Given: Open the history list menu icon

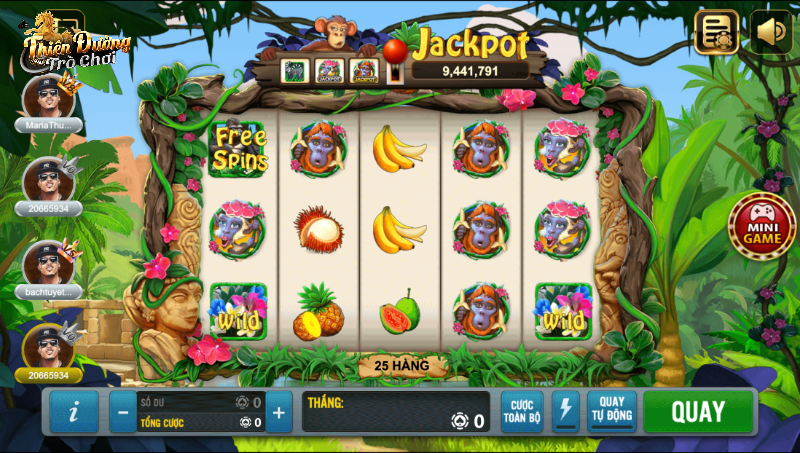Looking at the screenshot, I should [716, 32].
